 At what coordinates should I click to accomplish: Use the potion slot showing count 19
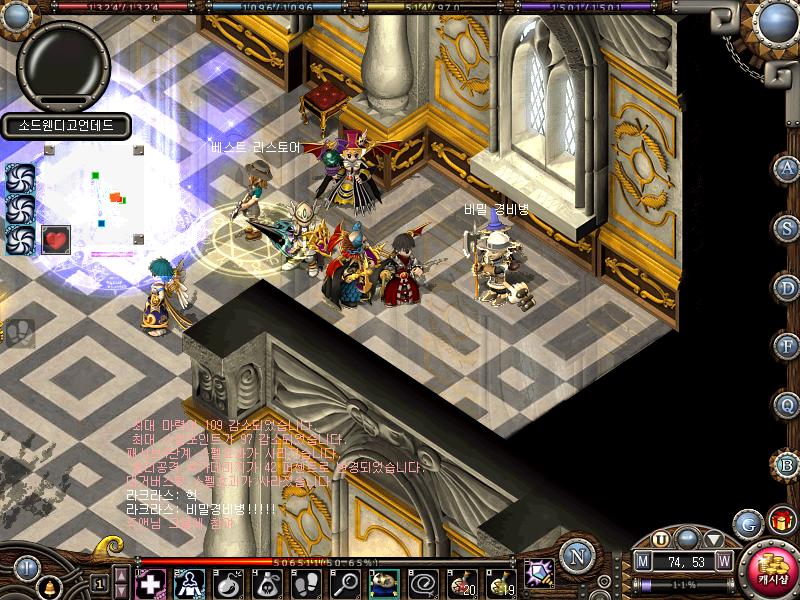tap(502, 582)
